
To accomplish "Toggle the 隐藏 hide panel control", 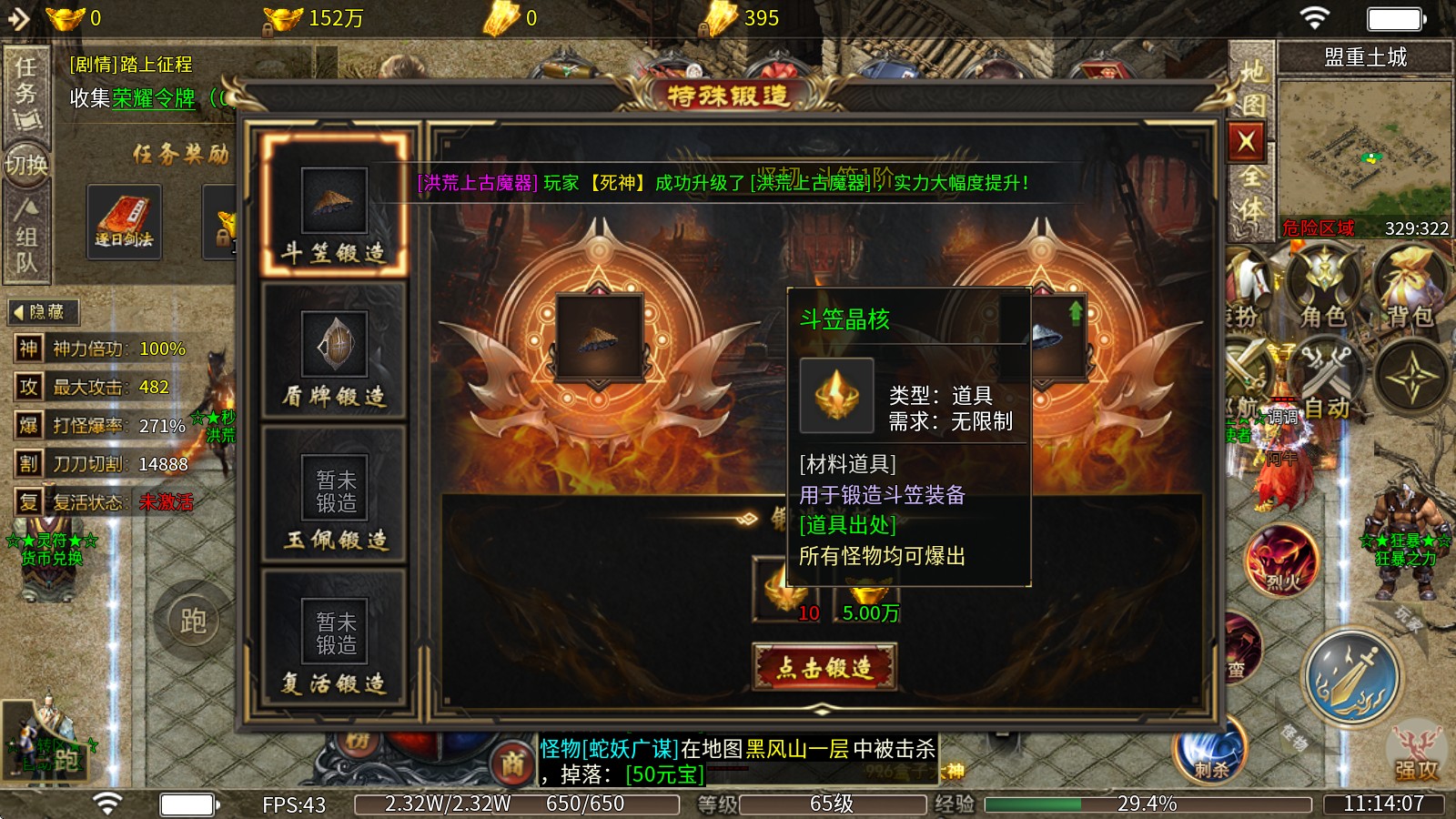I will tap(44, 311).
